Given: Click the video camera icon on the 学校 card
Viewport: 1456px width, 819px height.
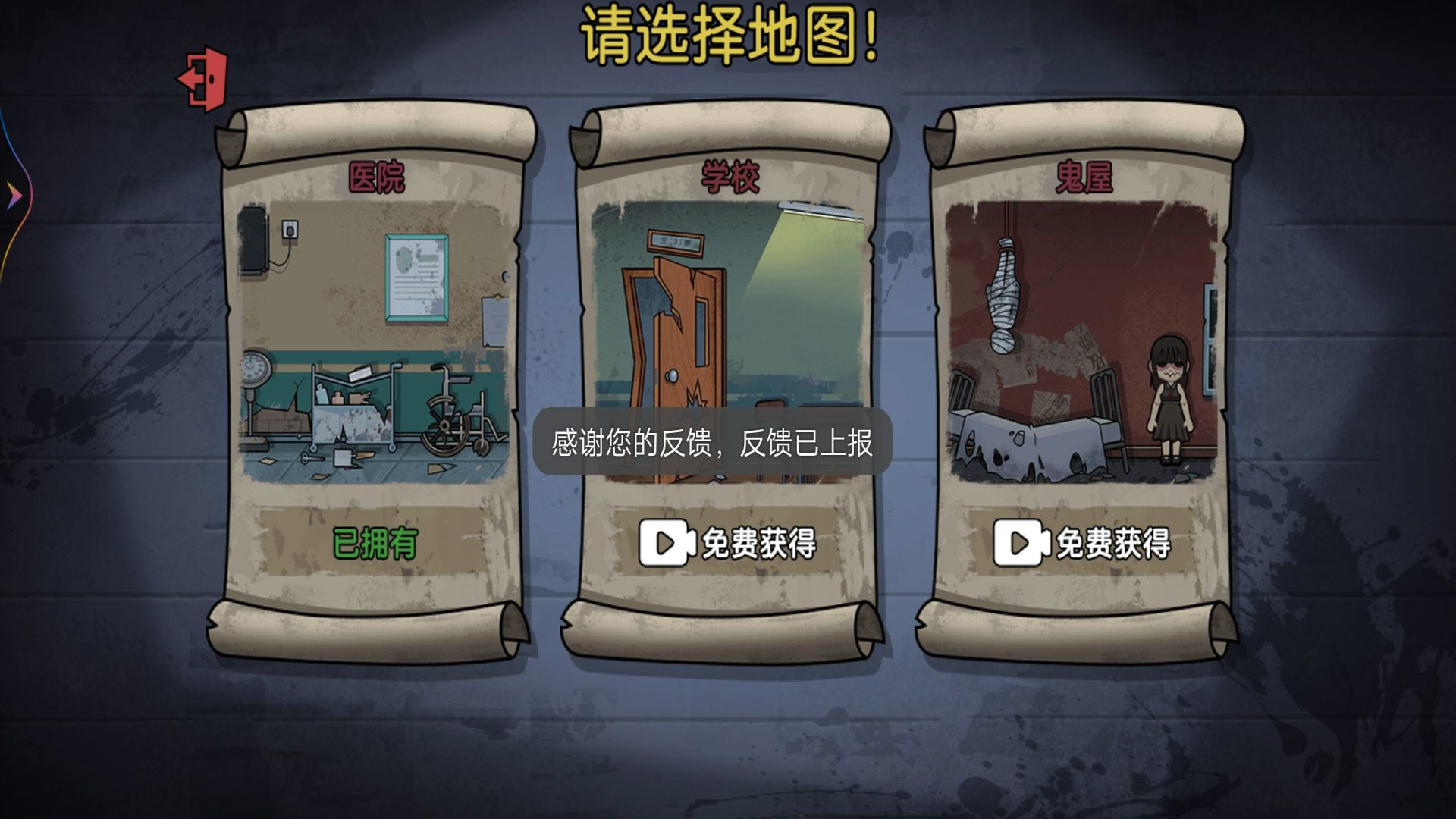Looking at the screenshot, I should [666, 541].
